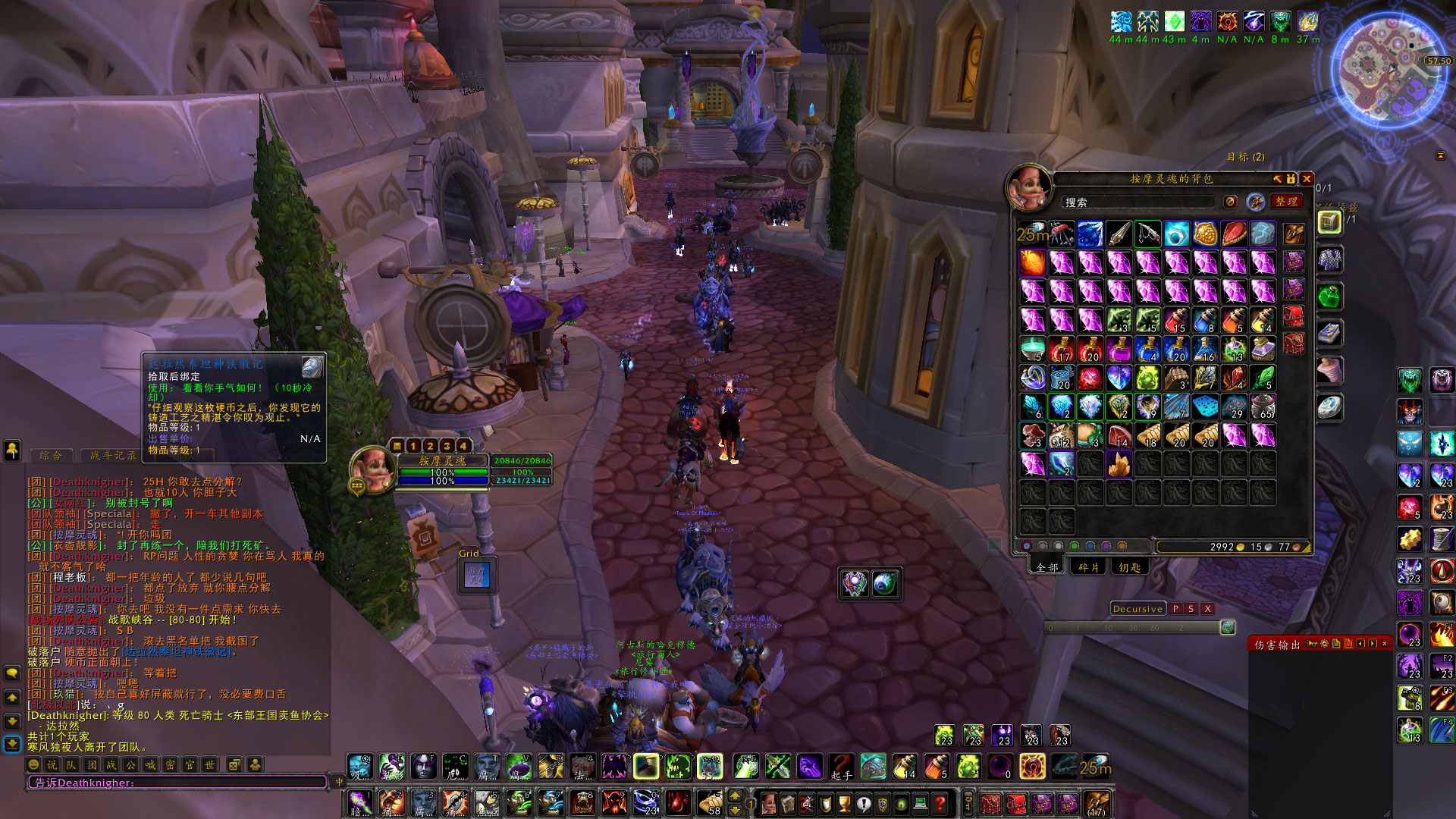The image size is (1456, 819).
Task: Toggle the blue quality filter dot in the bag
Action: click(x=1090, y=546)
